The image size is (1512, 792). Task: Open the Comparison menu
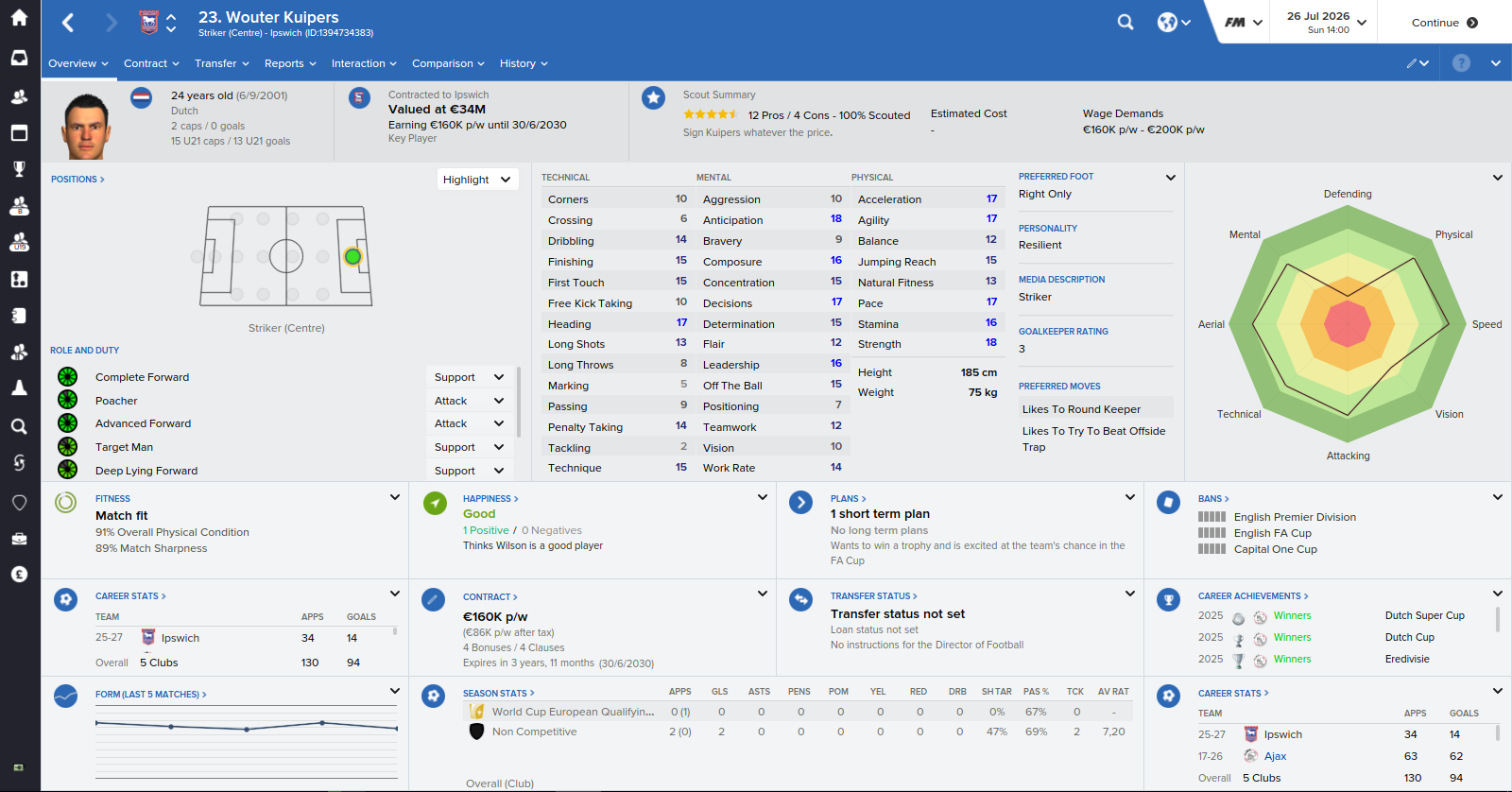point(441,63)
